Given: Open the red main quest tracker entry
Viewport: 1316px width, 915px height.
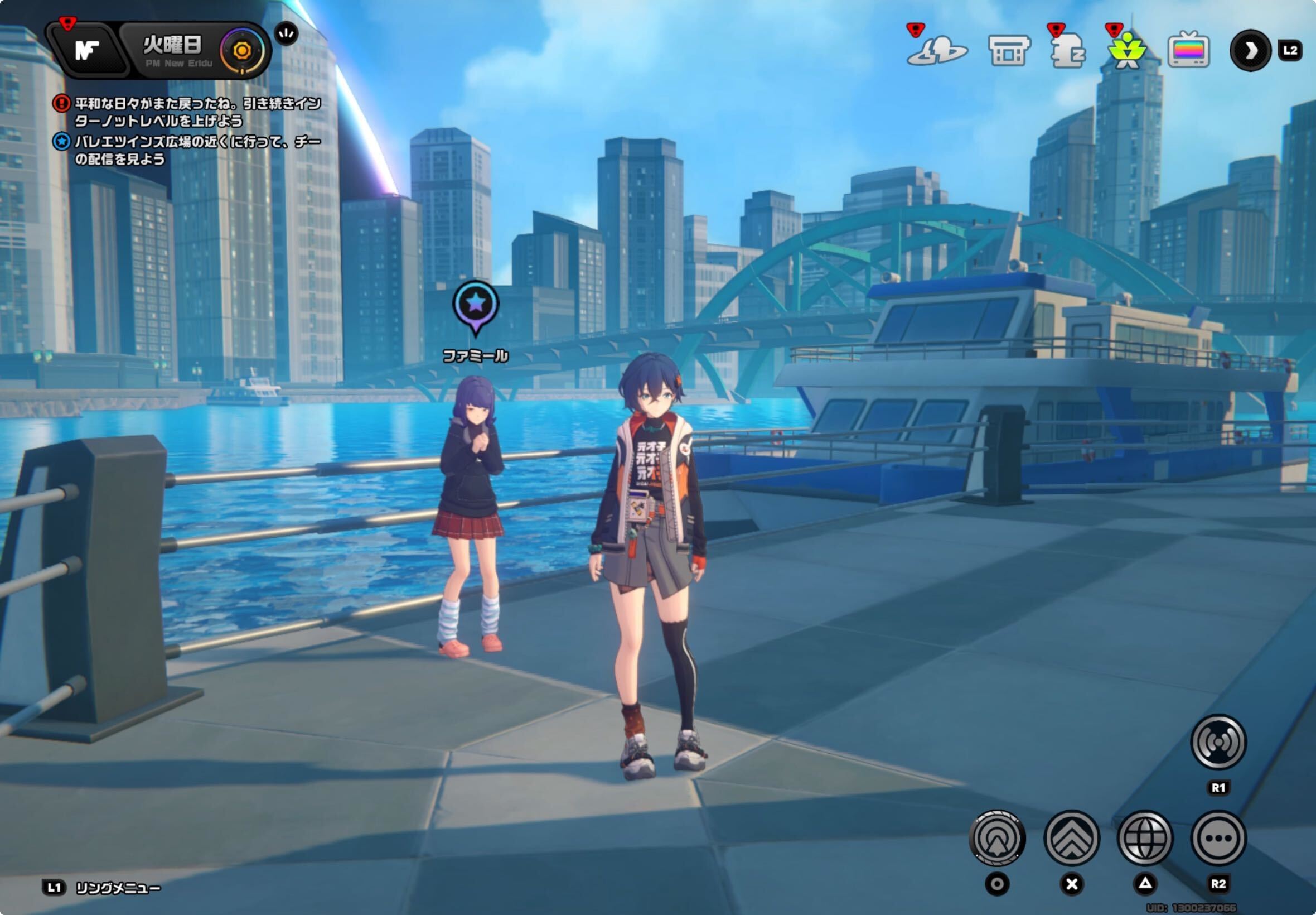Looking at the screenshot, I should (189, 112).
